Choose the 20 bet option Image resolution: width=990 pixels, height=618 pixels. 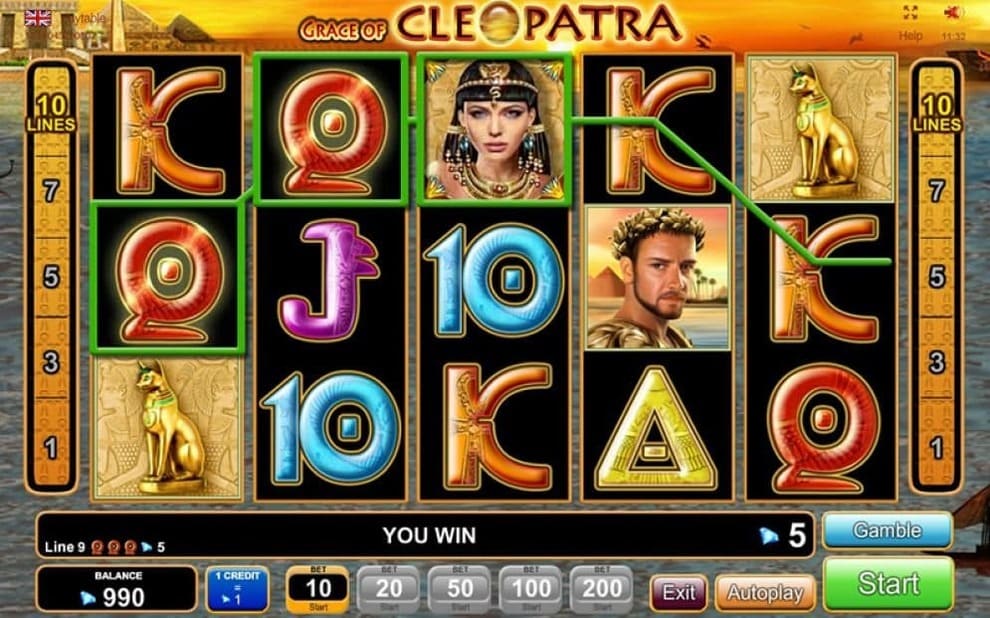coord(389,589)
